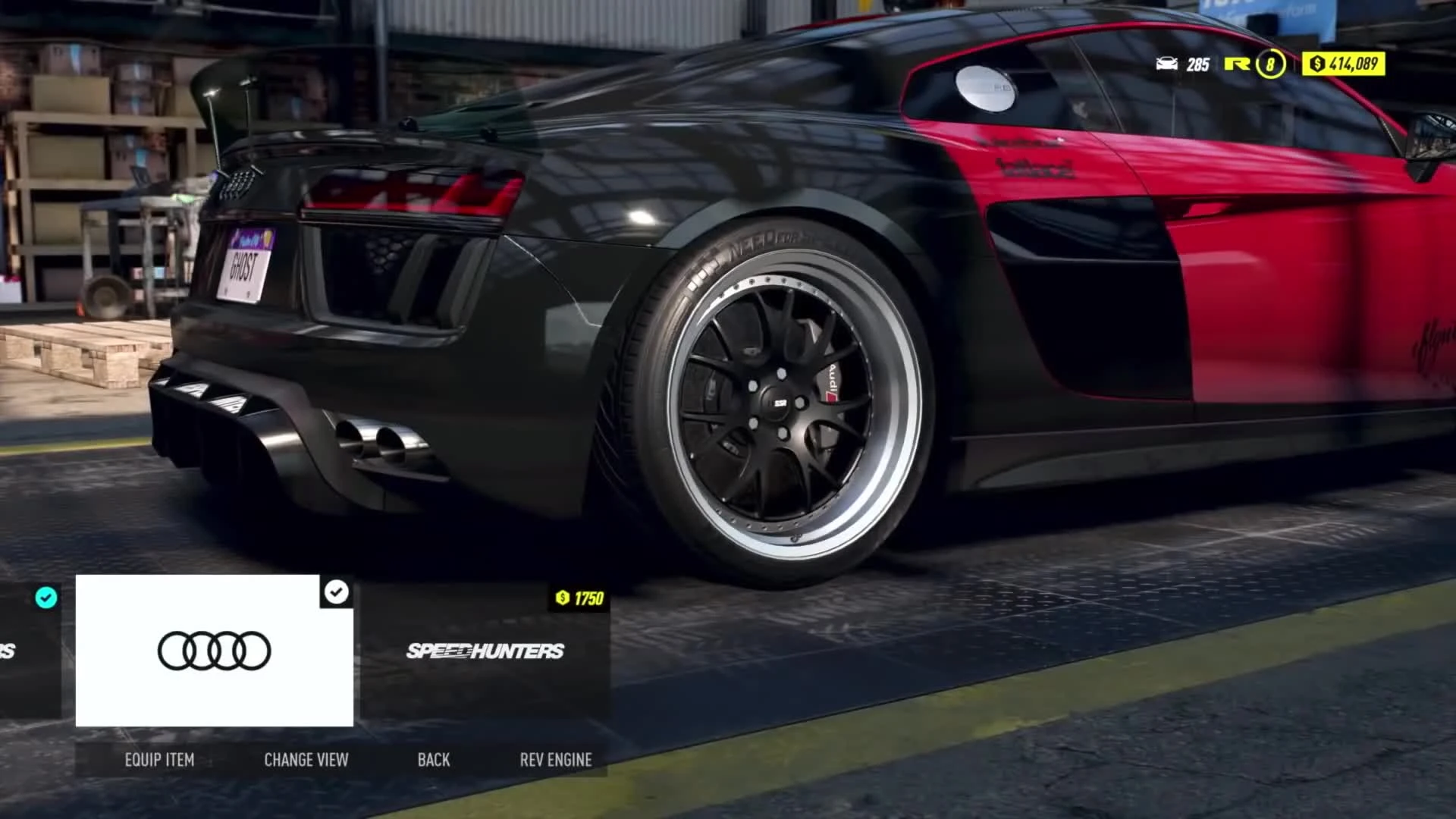Click the 1750 price tag above Speedhunters

tap(578, 598)
